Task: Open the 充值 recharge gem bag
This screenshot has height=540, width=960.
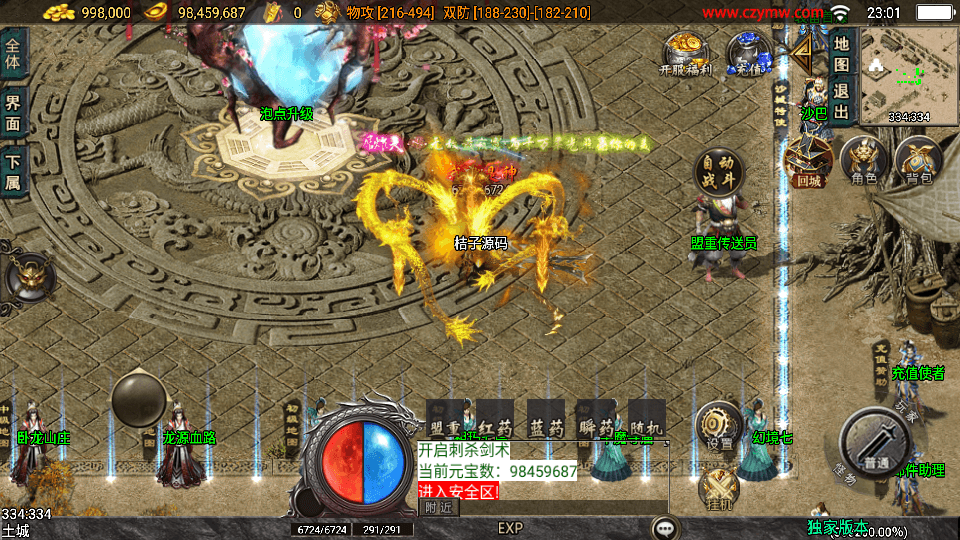Action: pyautogui.click(x=748, y=53)
